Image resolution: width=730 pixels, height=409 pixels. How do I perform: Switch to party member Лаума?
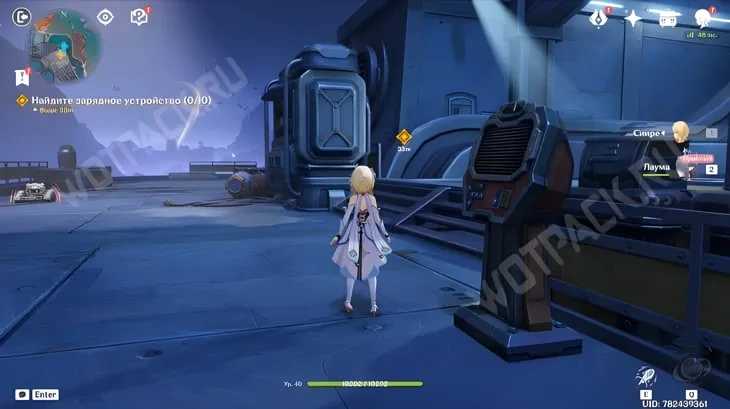[x=685, y=168]
